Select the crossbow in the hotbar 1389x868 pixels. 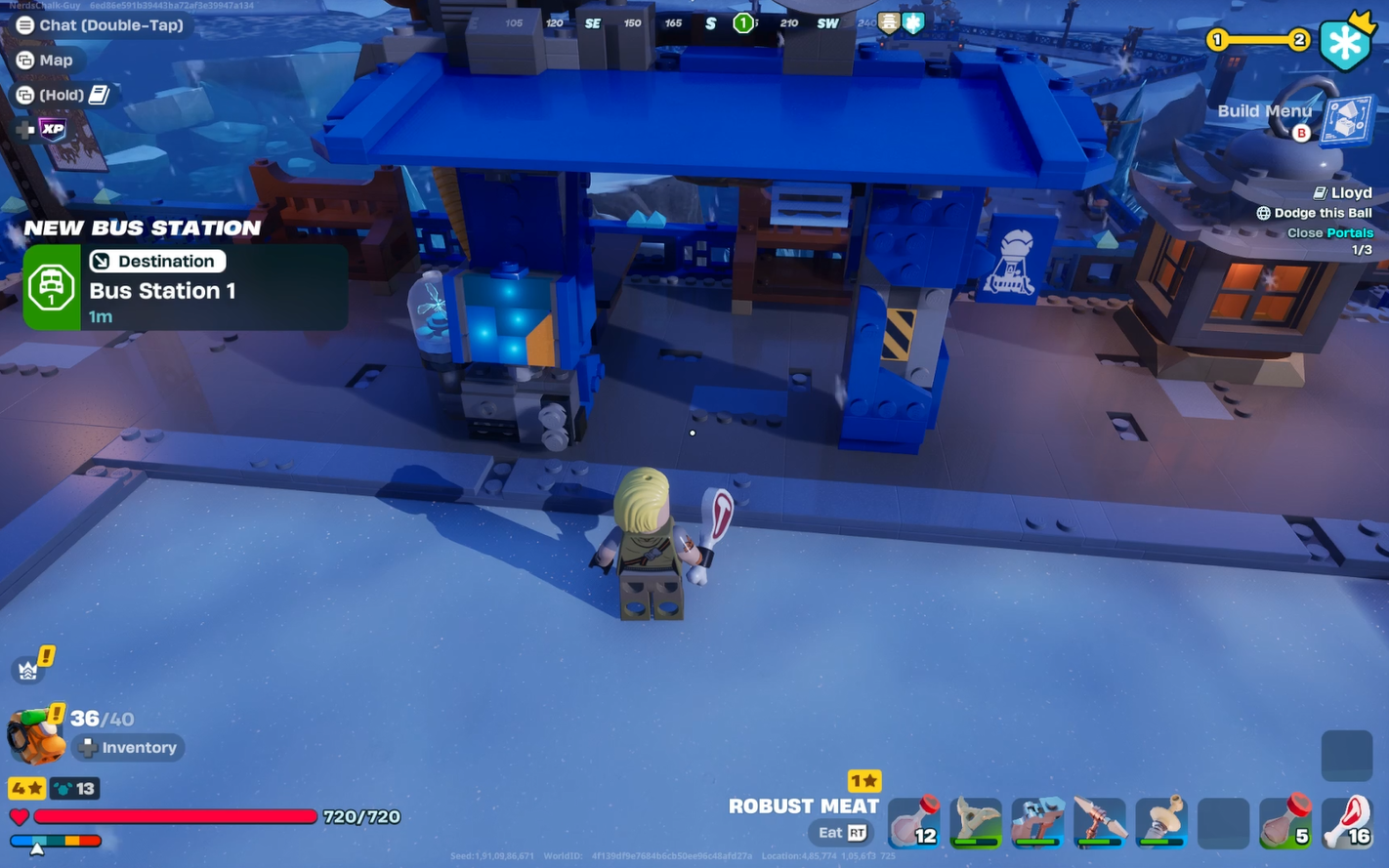point(1037,823)
